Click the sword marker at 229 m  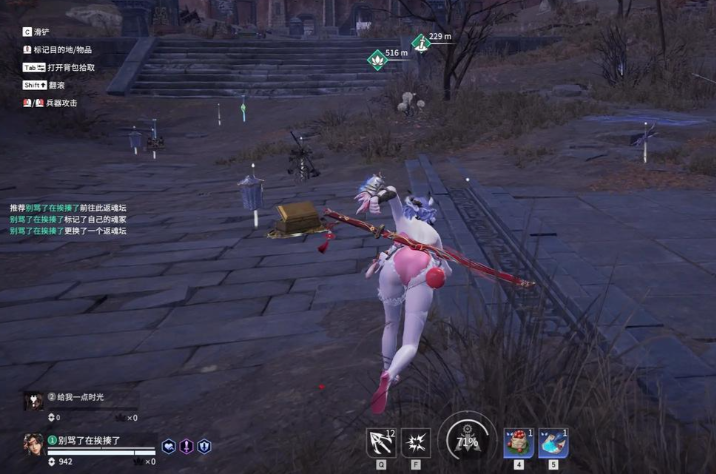pos(421,43)
